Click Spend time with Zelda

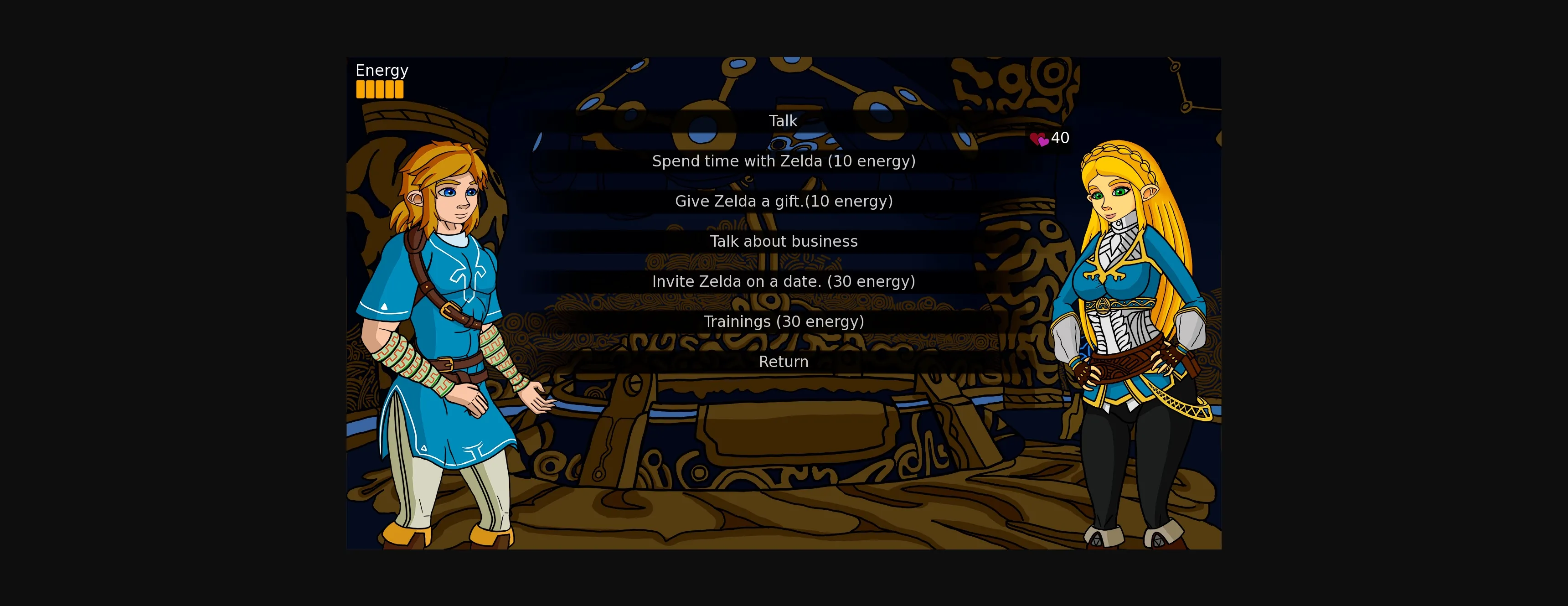(784, 161)
